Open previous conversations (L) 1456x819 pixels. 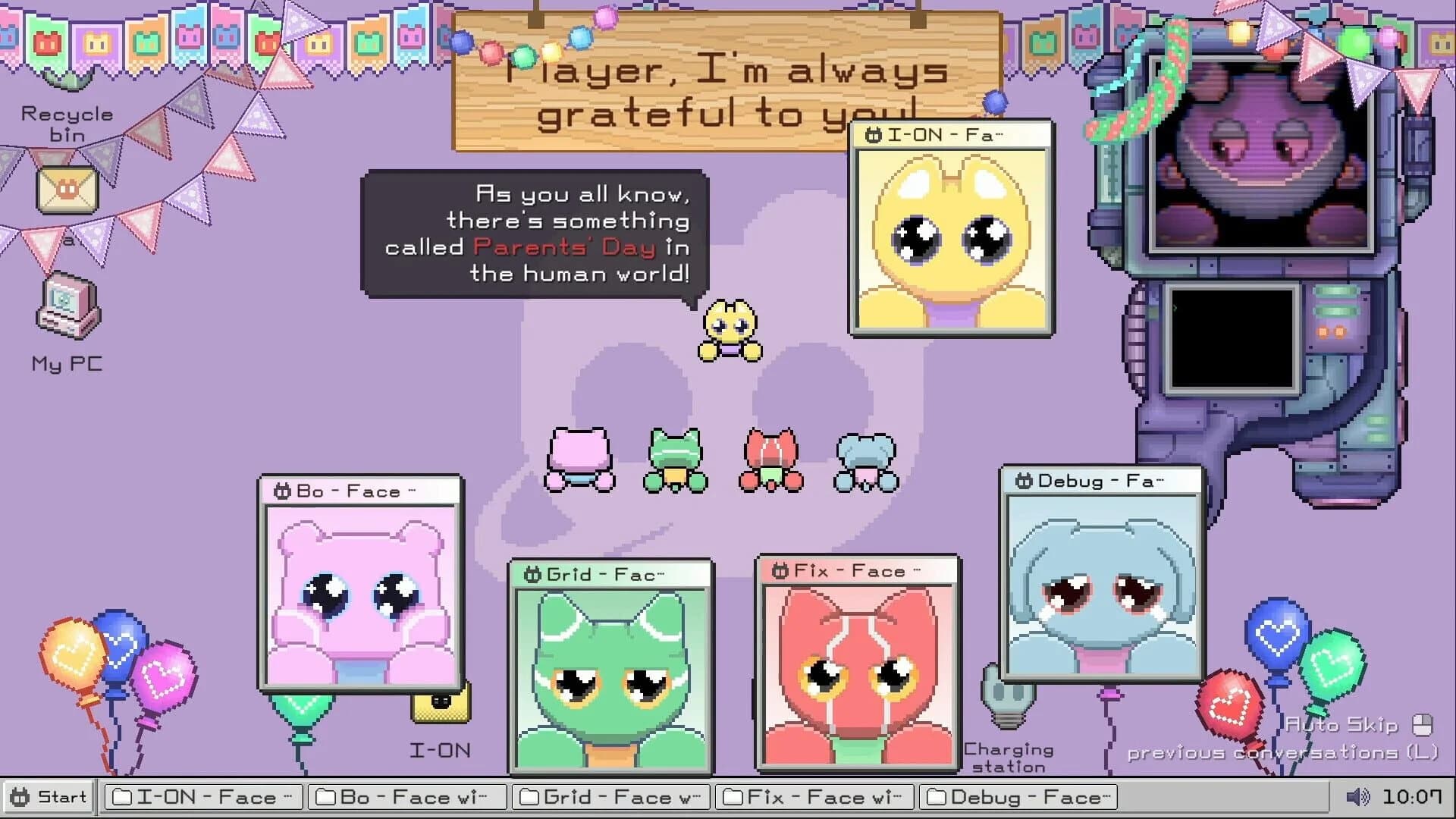(x=1284, y=753)
